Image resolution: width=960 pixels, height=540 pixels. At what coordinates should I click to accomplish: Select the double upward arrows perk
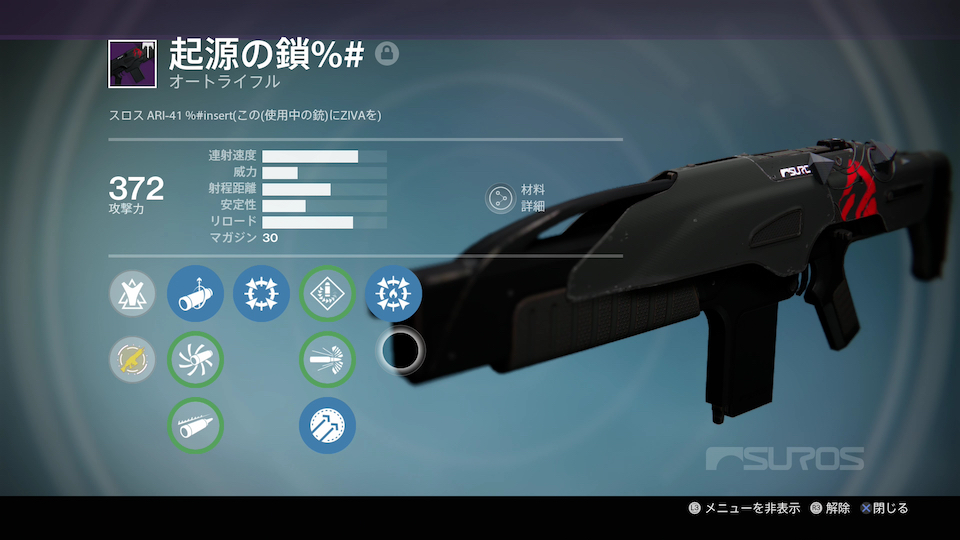(x=327, y=425)
